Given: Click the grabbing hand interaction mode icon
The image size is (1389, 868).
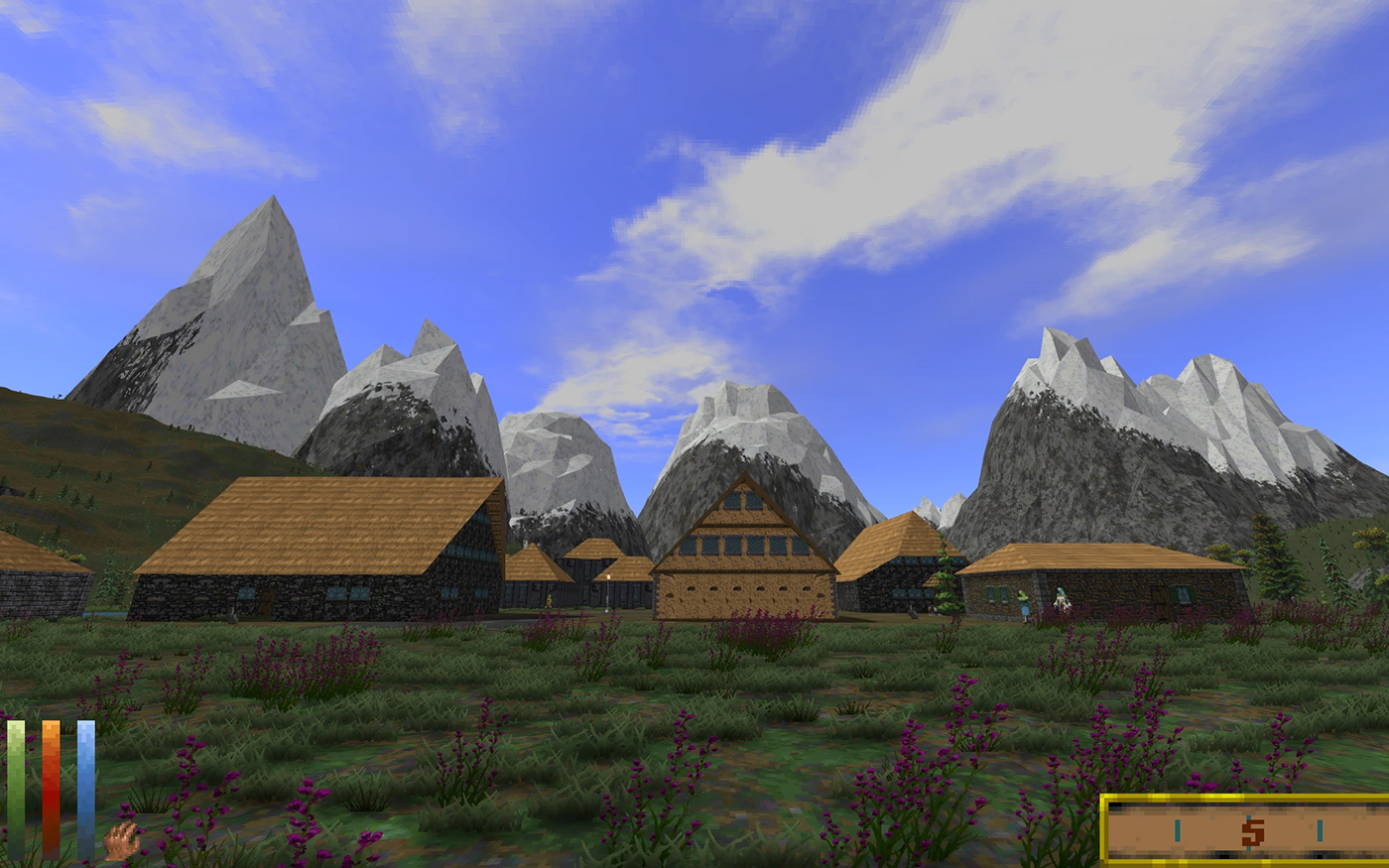Looking at the screenshot, I should (122, 841).
